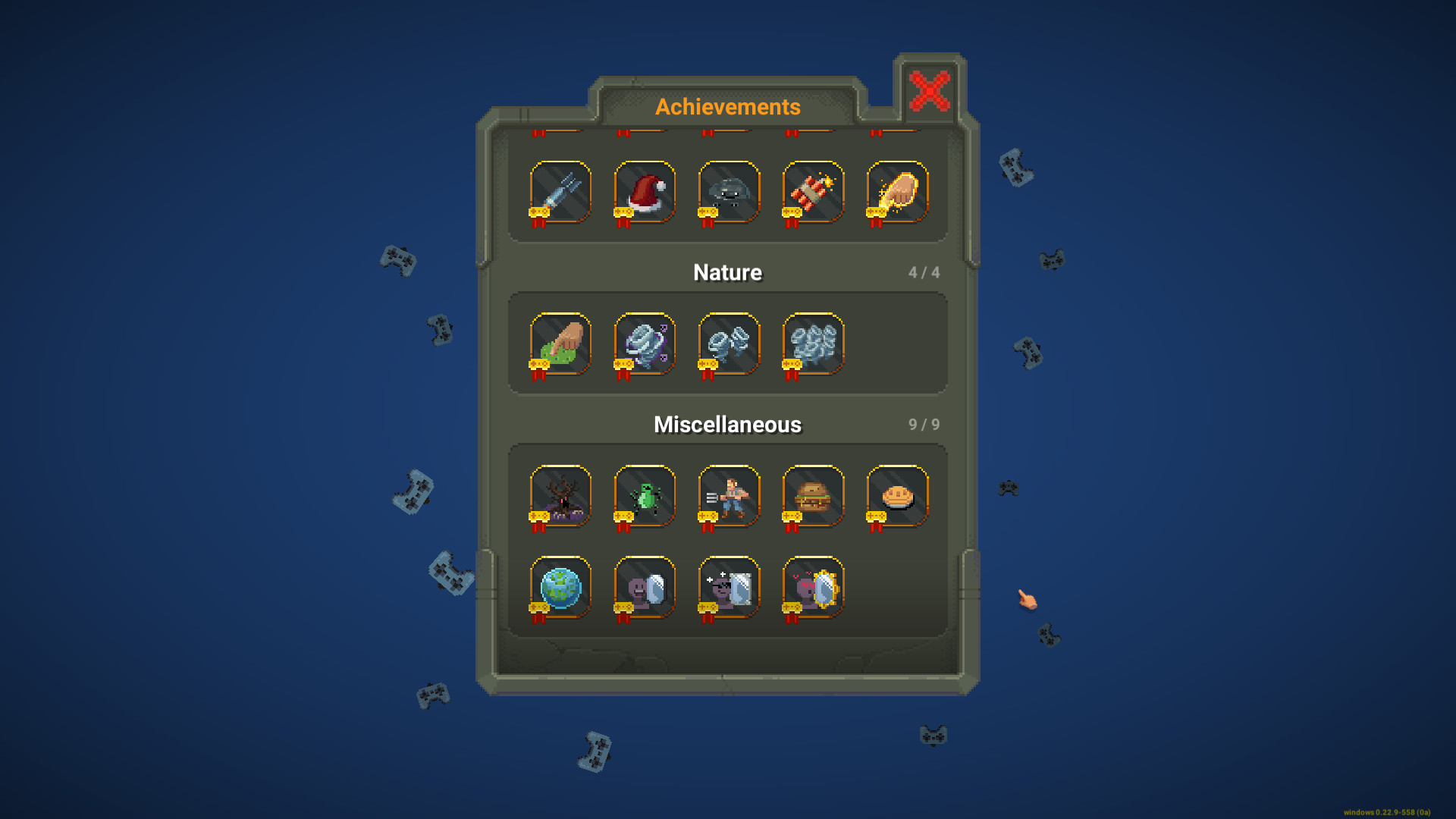Click the Santa hat achievement
The height and width of the screenshot is (819, 1456).
pos(643,192)
